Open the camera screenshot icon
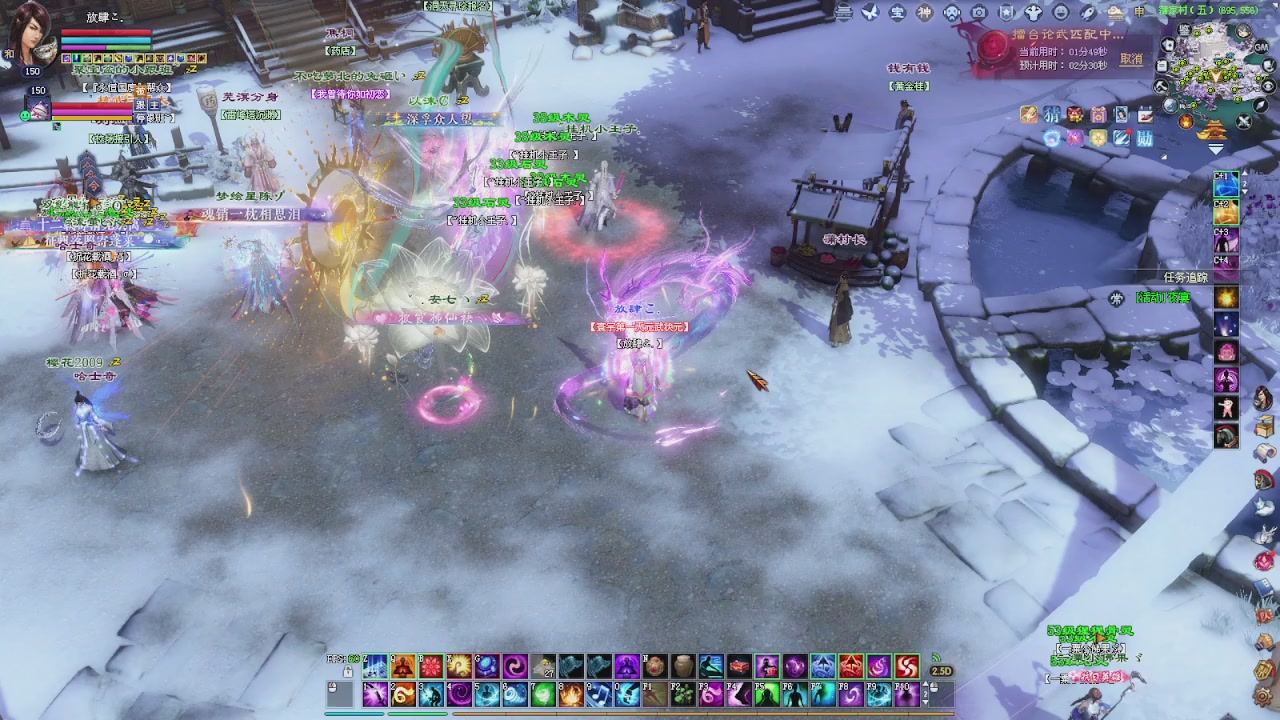The image size is (1280, 720). click(x=979, y=12)
